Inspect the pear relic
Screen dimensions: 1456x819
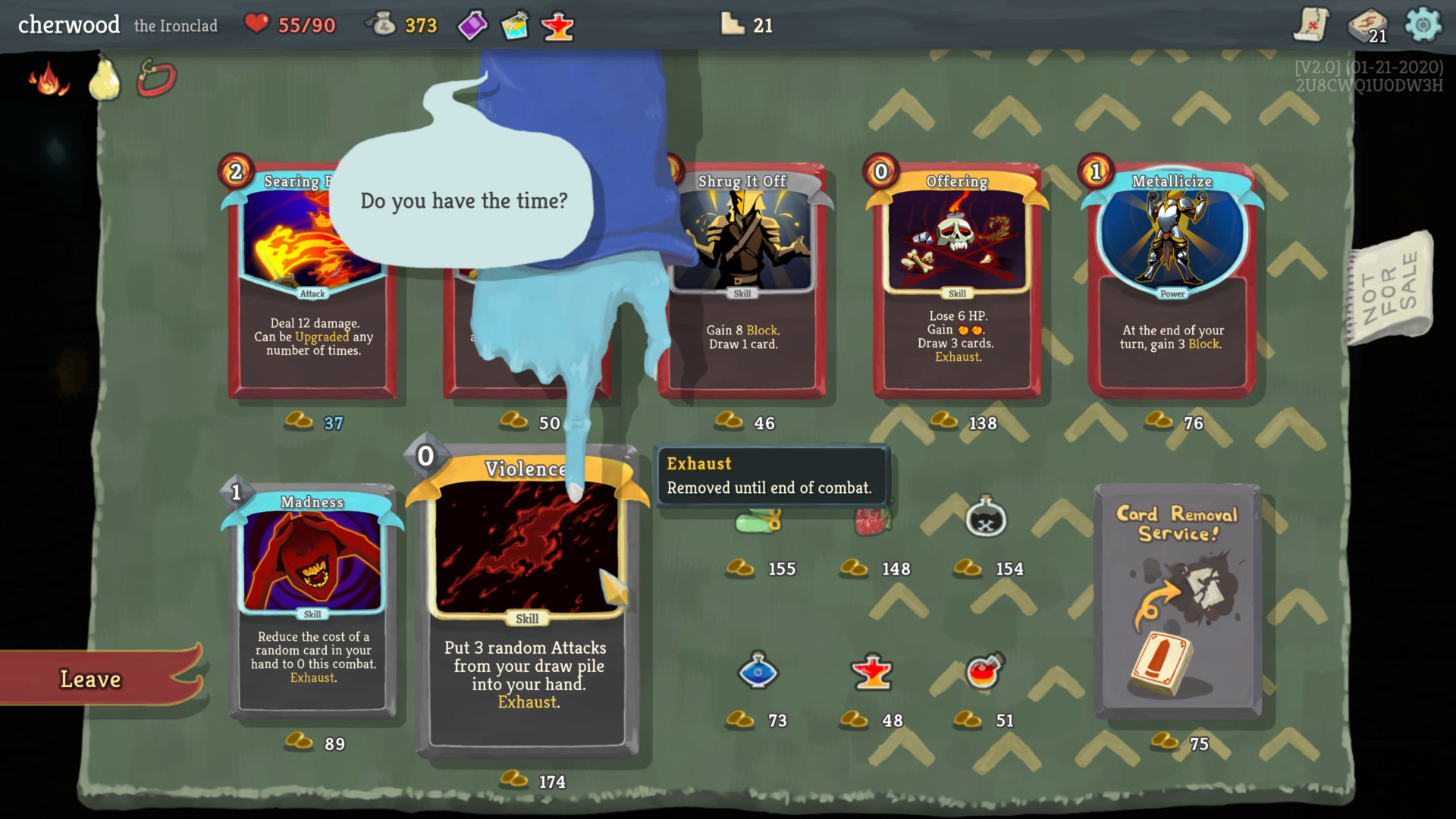[105, 79]
